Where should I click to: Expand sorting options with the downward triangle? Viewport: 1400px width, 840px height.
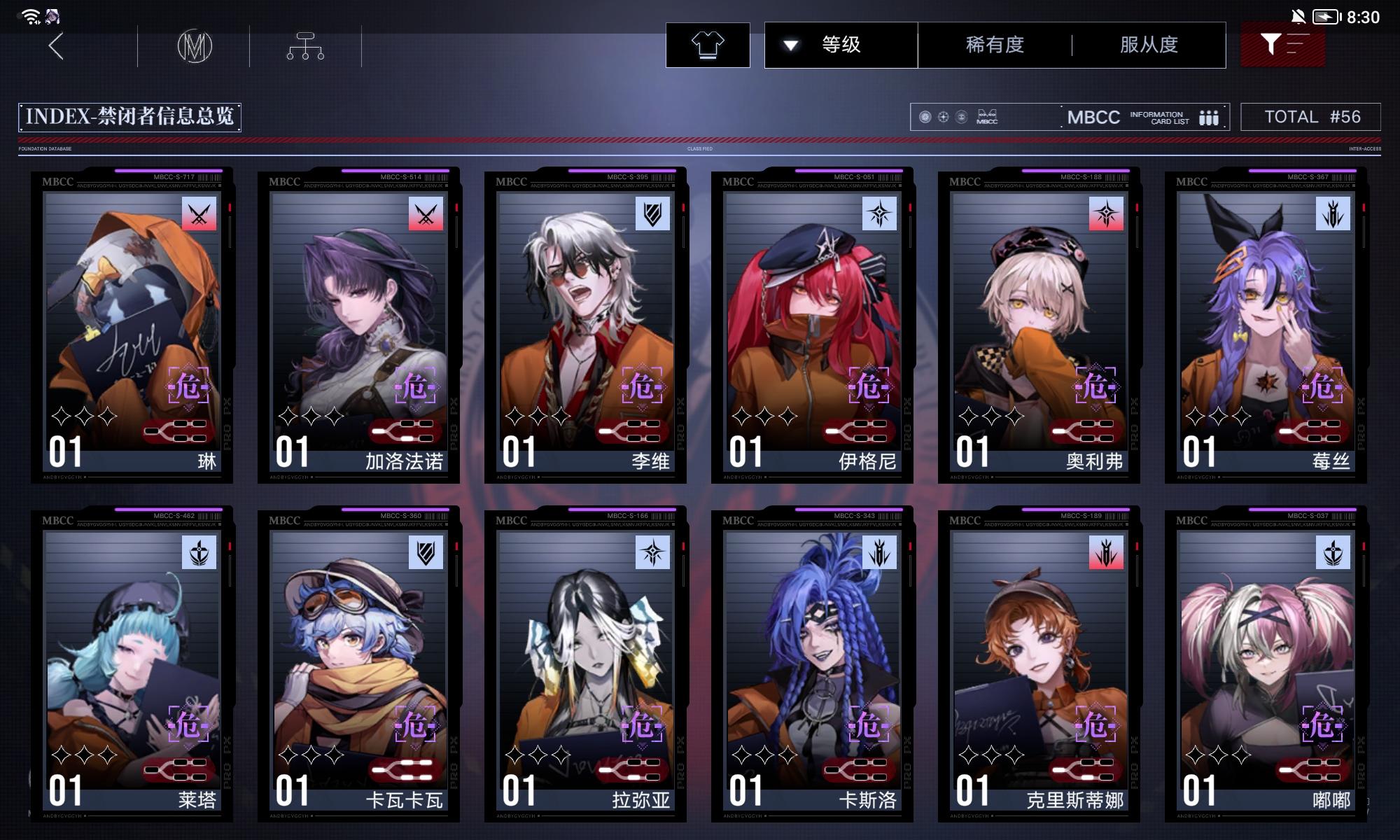pos(792,45)
